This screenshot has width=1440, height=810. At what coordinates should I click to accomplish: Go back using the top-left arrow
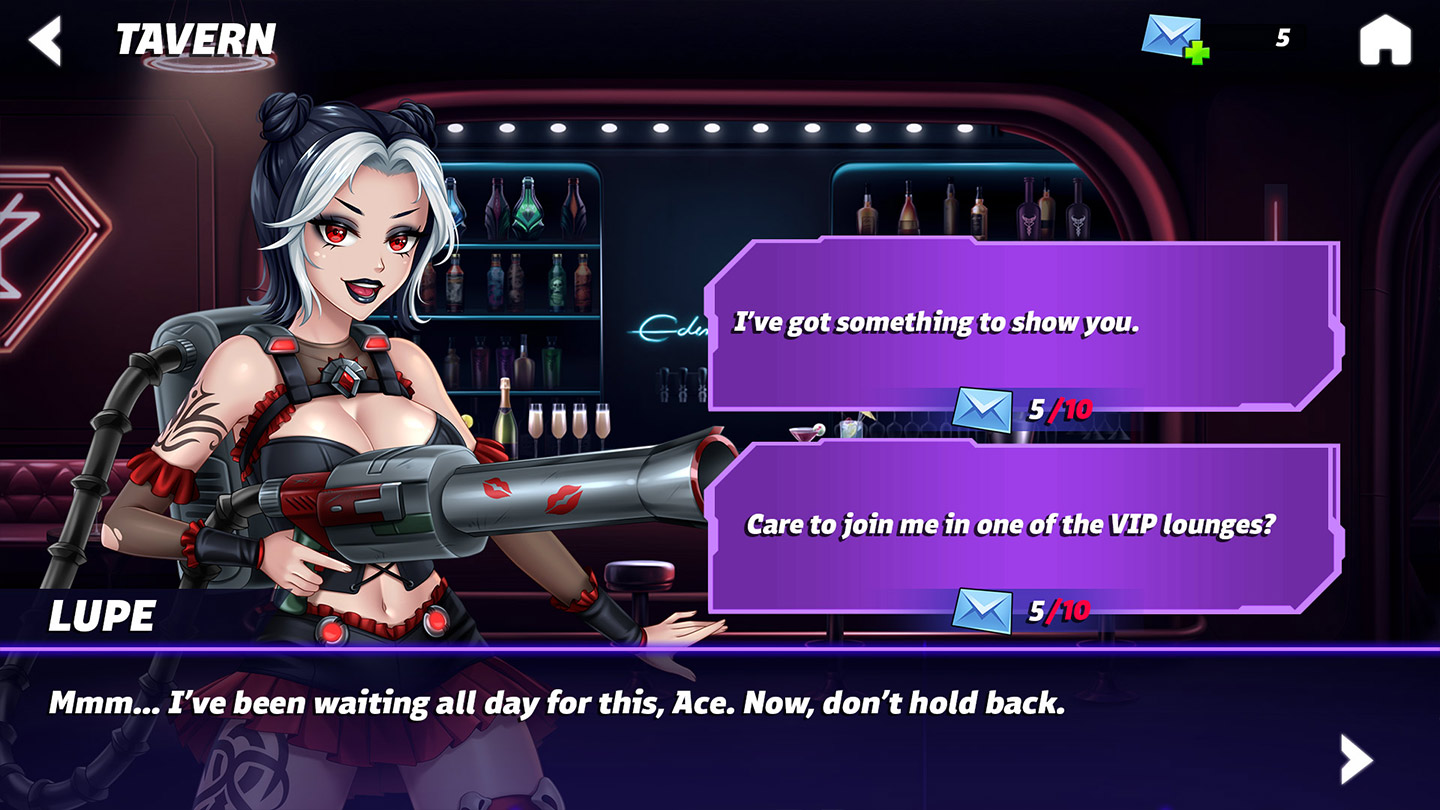(x=45, y=41)
